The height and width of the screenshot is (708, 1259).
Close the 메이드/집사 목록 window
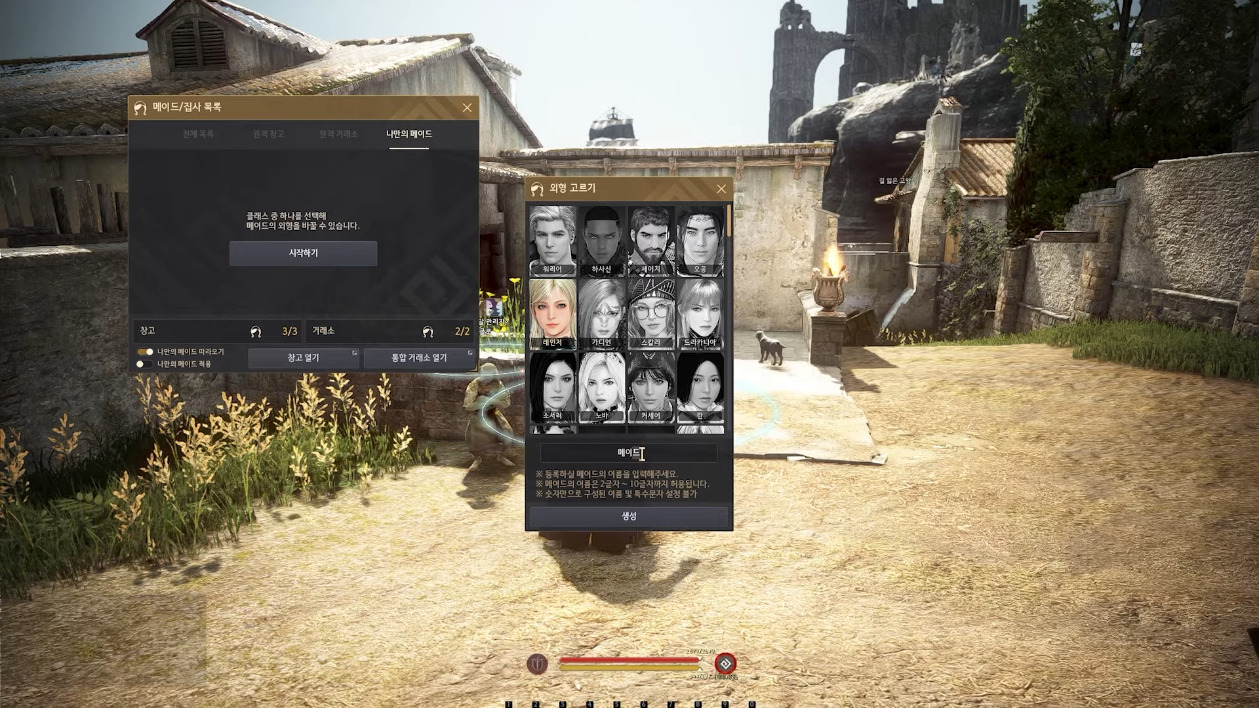coord(467,108)
